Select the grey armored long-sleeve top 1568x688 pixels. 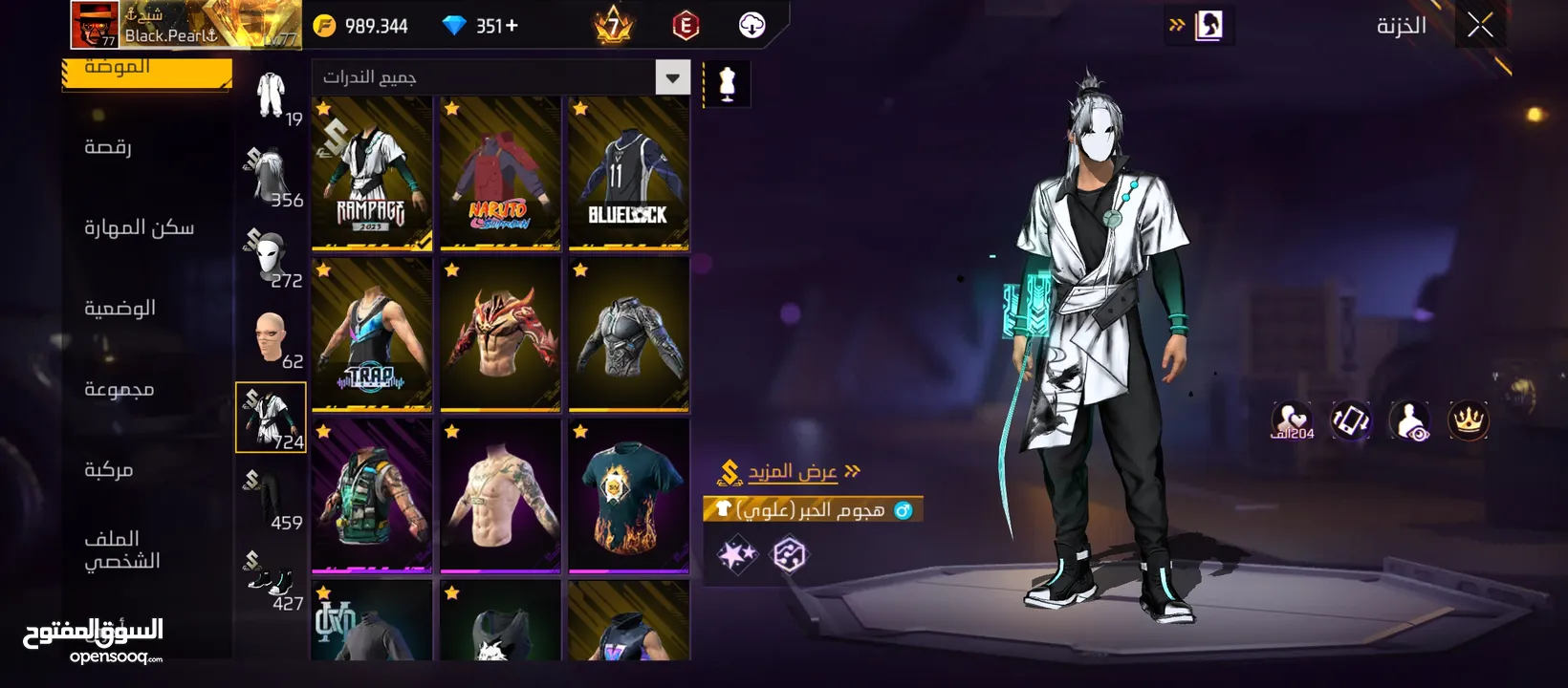[x=628, y=334]
